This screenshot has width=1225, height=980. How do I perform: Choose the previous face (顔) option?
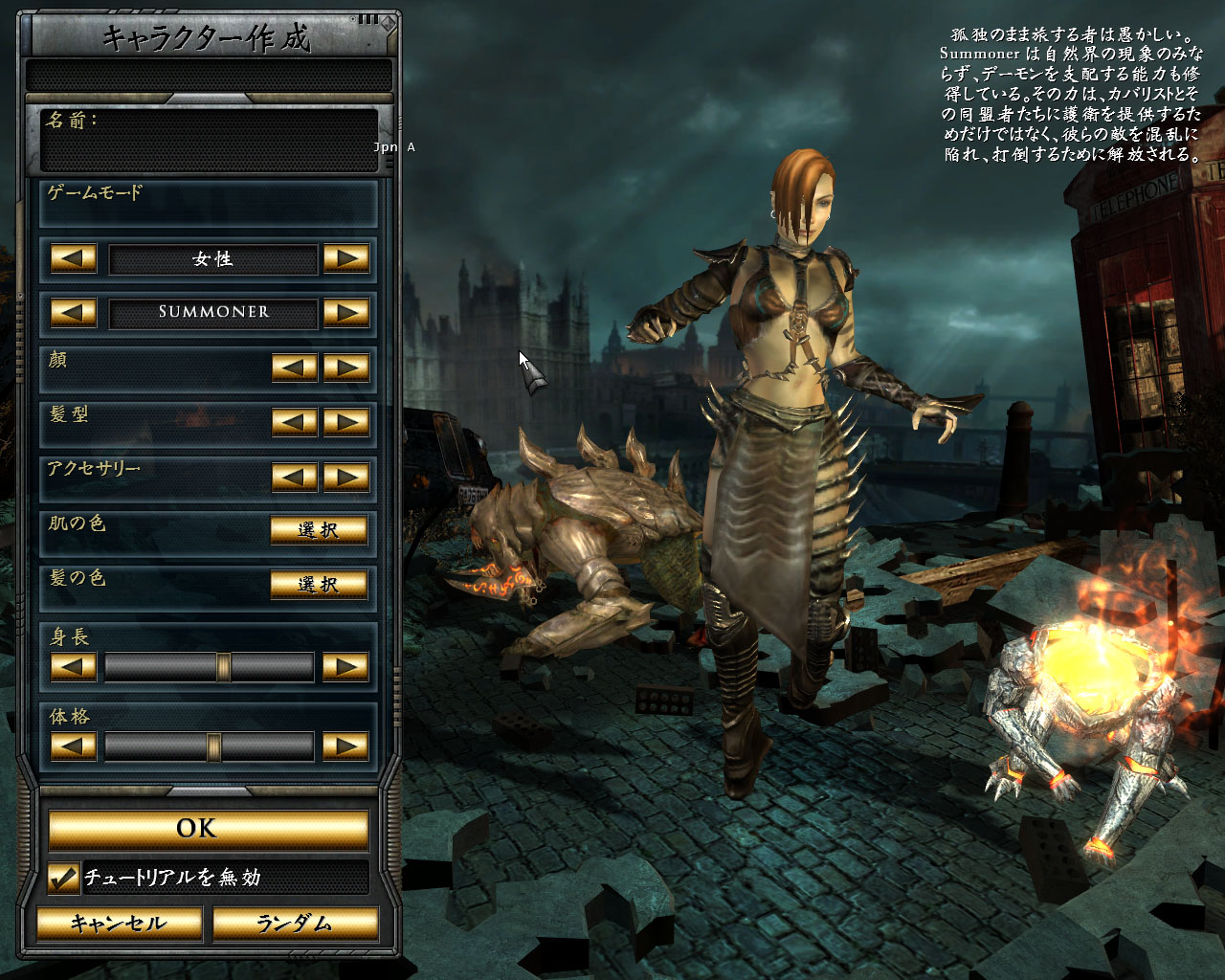pyautogui.click(x=295, y=367)
